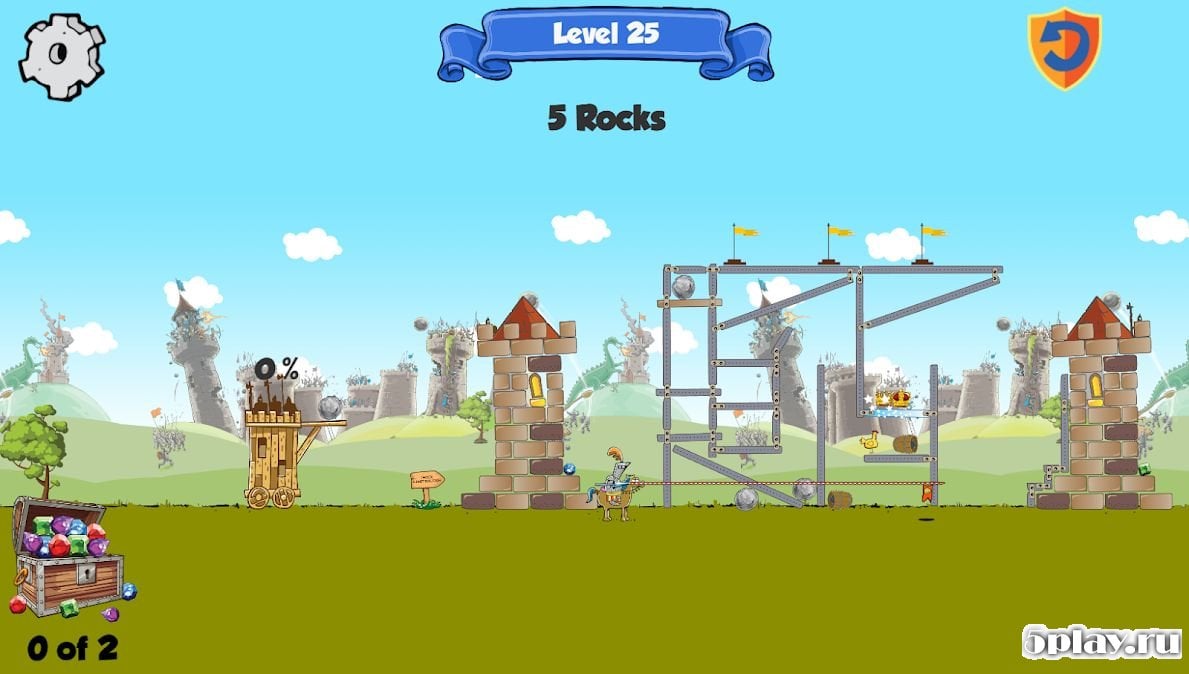Restart level with the shield arrow button

point(1064,47)
